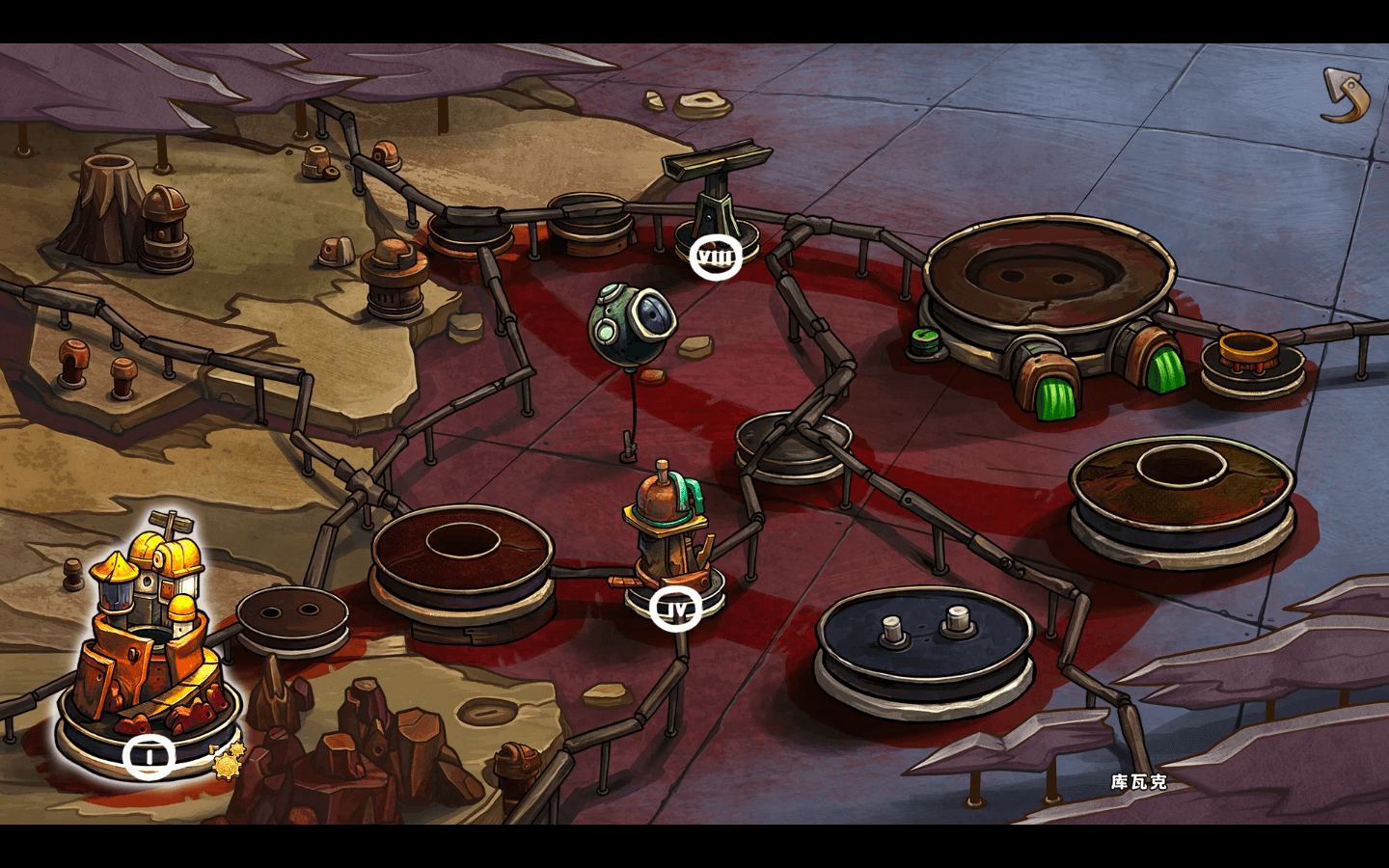Select the oval plate between markers IV and VIII

coord(793,444)
